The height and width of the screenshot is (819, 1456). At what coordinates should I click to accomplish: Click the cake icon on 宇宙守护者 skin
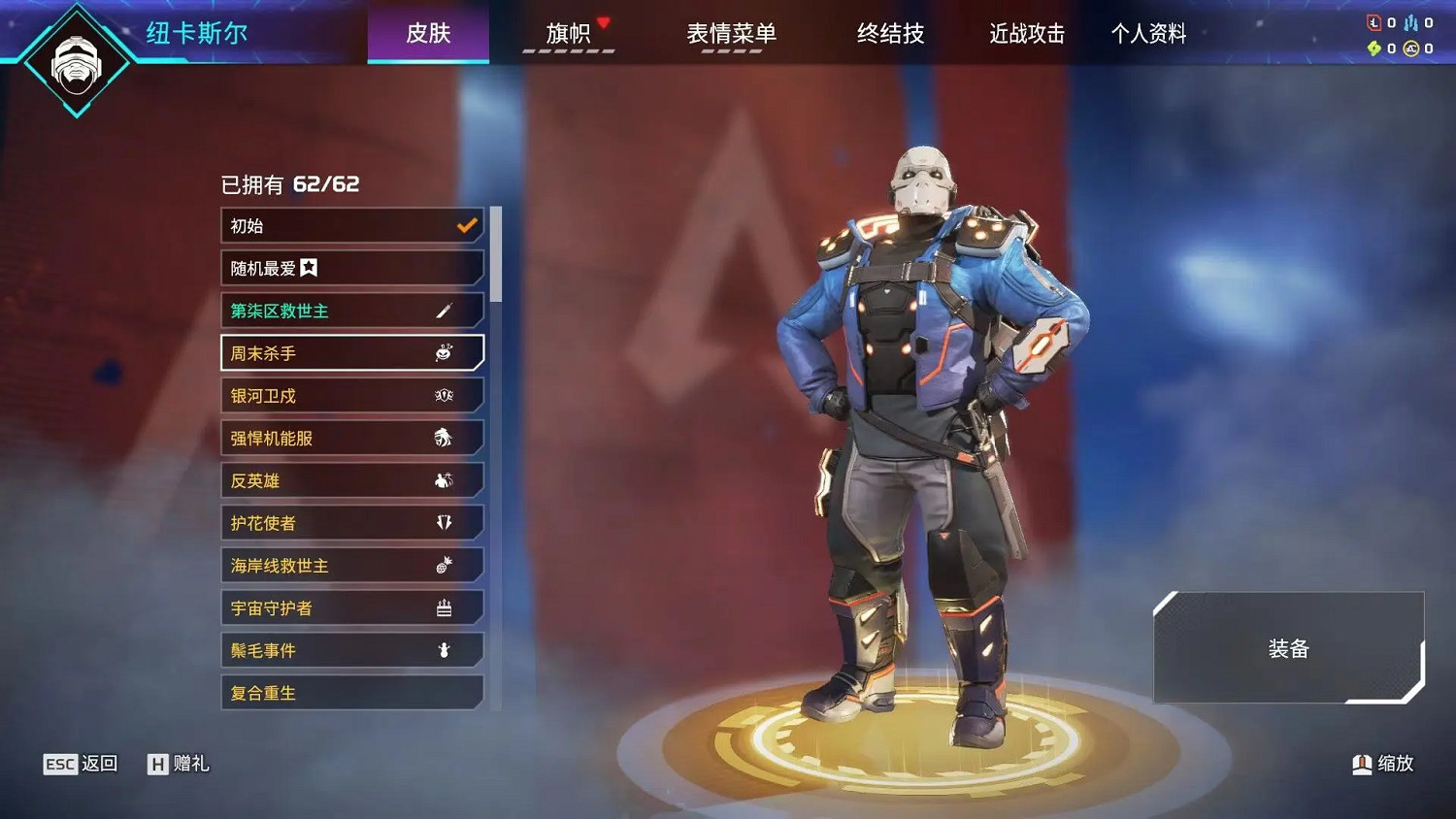coord(445,606)
